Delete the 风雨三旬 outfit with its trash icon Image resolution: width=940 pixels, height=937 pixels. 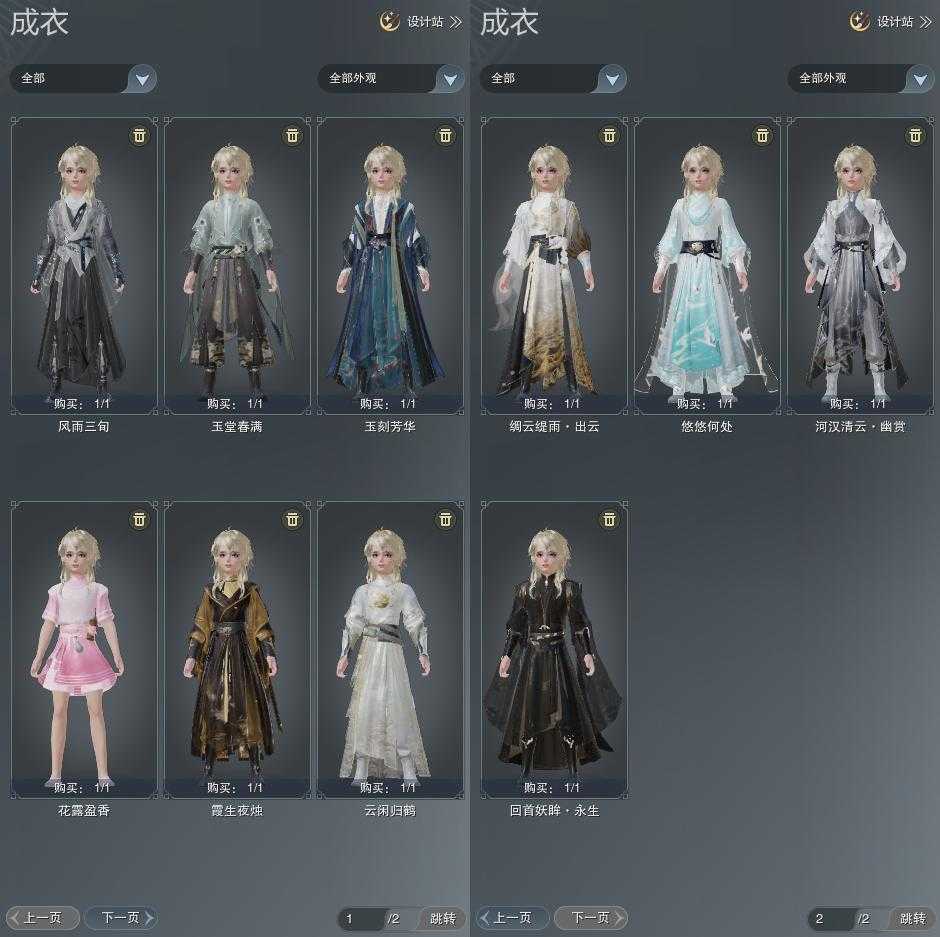[139, 135]
